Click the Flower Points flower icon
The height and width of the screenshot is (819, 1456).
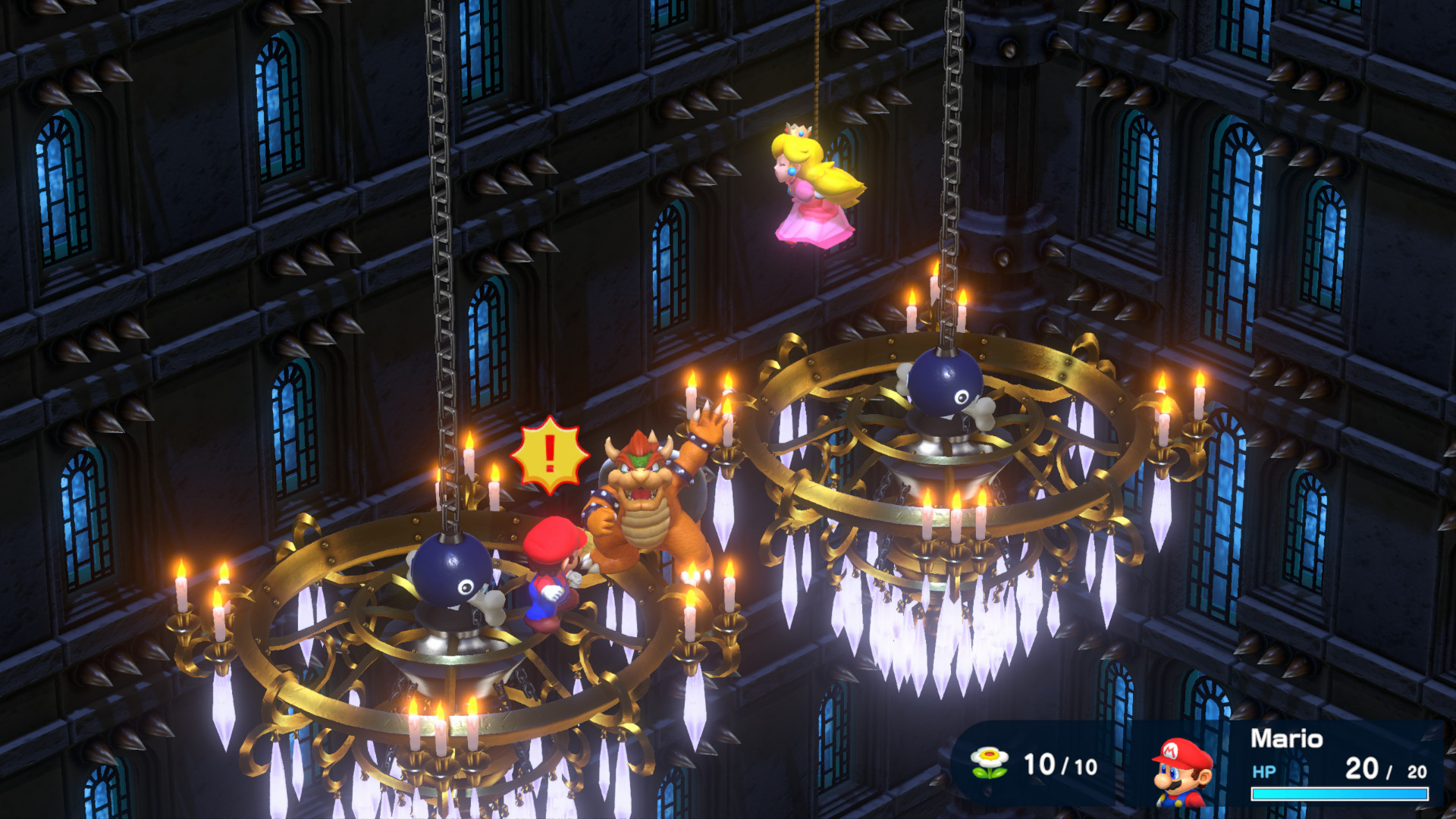point(989,763)
